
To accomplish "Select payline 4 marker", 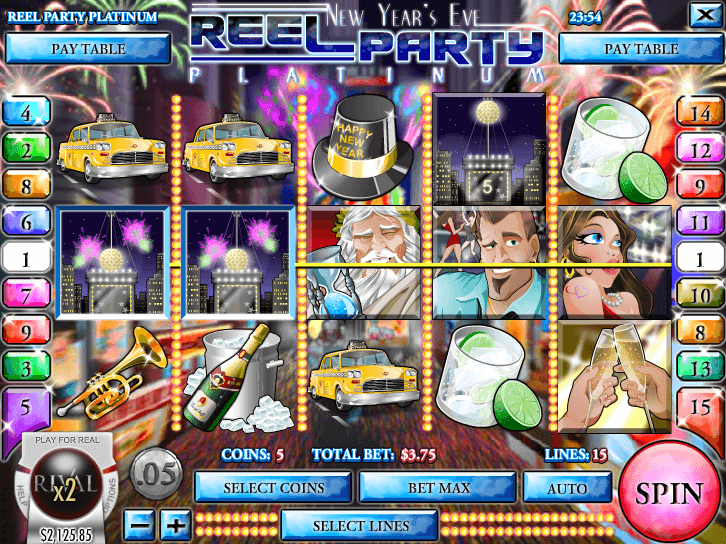I will (x=25, y=113).
